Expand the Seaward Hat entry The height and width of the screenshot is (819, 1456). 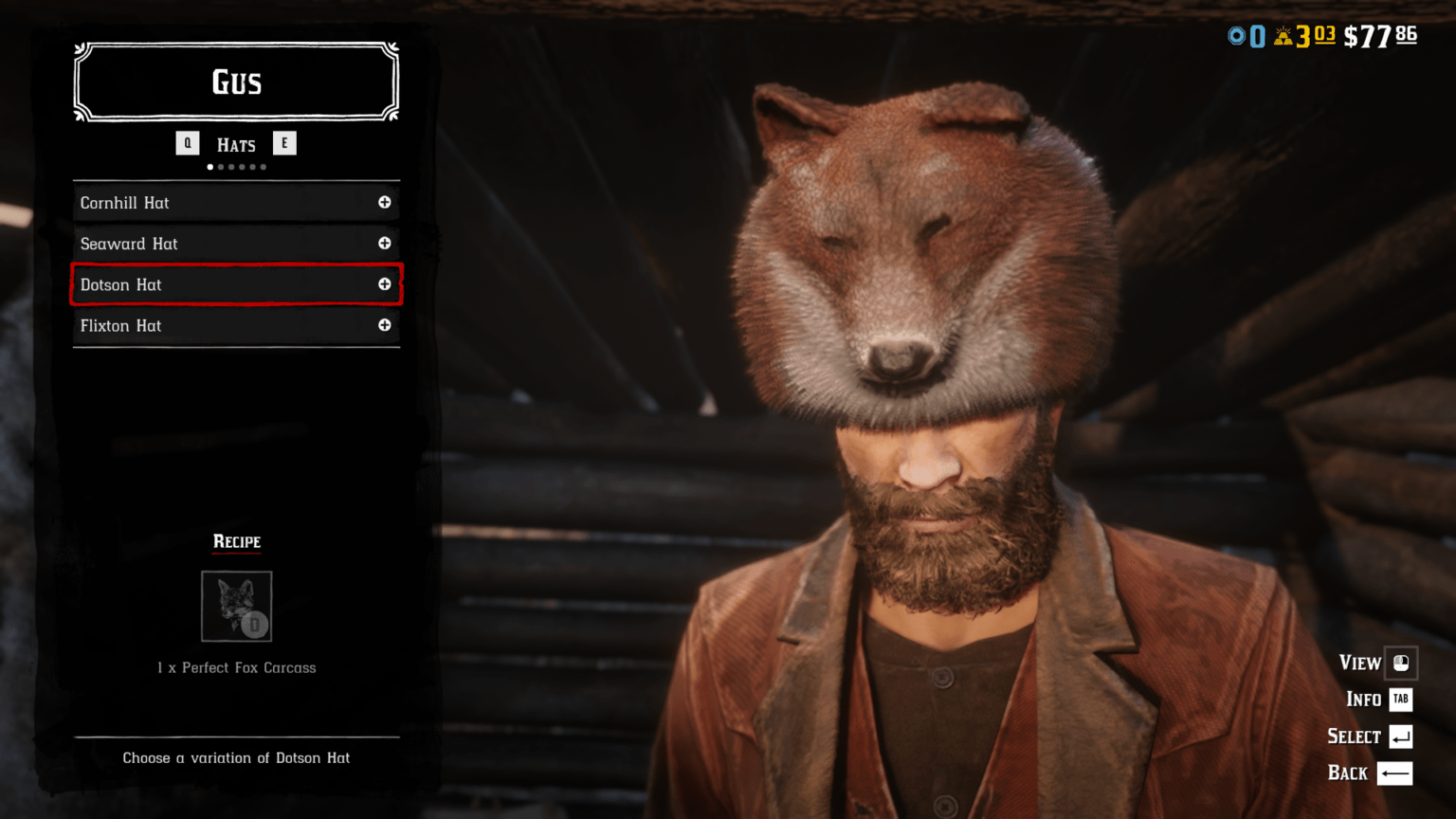pyautogui.click(x=385, y=244)
